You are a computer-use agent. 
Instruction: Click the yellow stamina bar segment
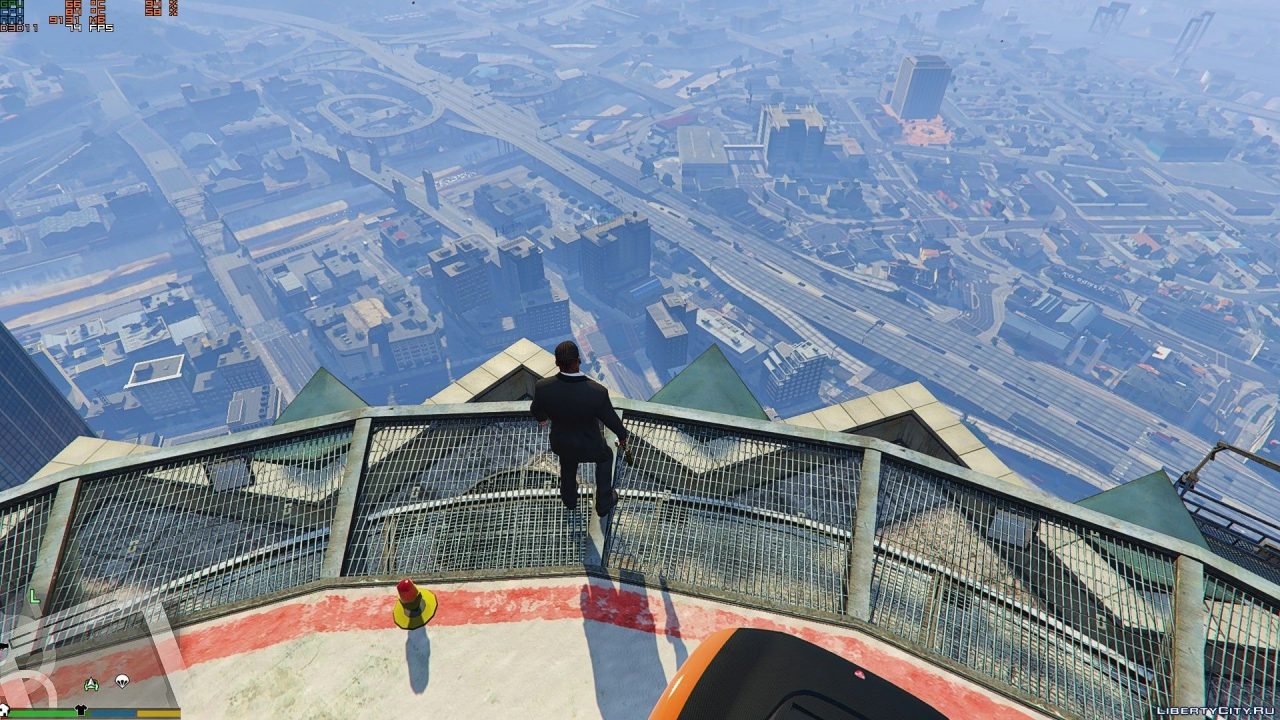(158, 712)
